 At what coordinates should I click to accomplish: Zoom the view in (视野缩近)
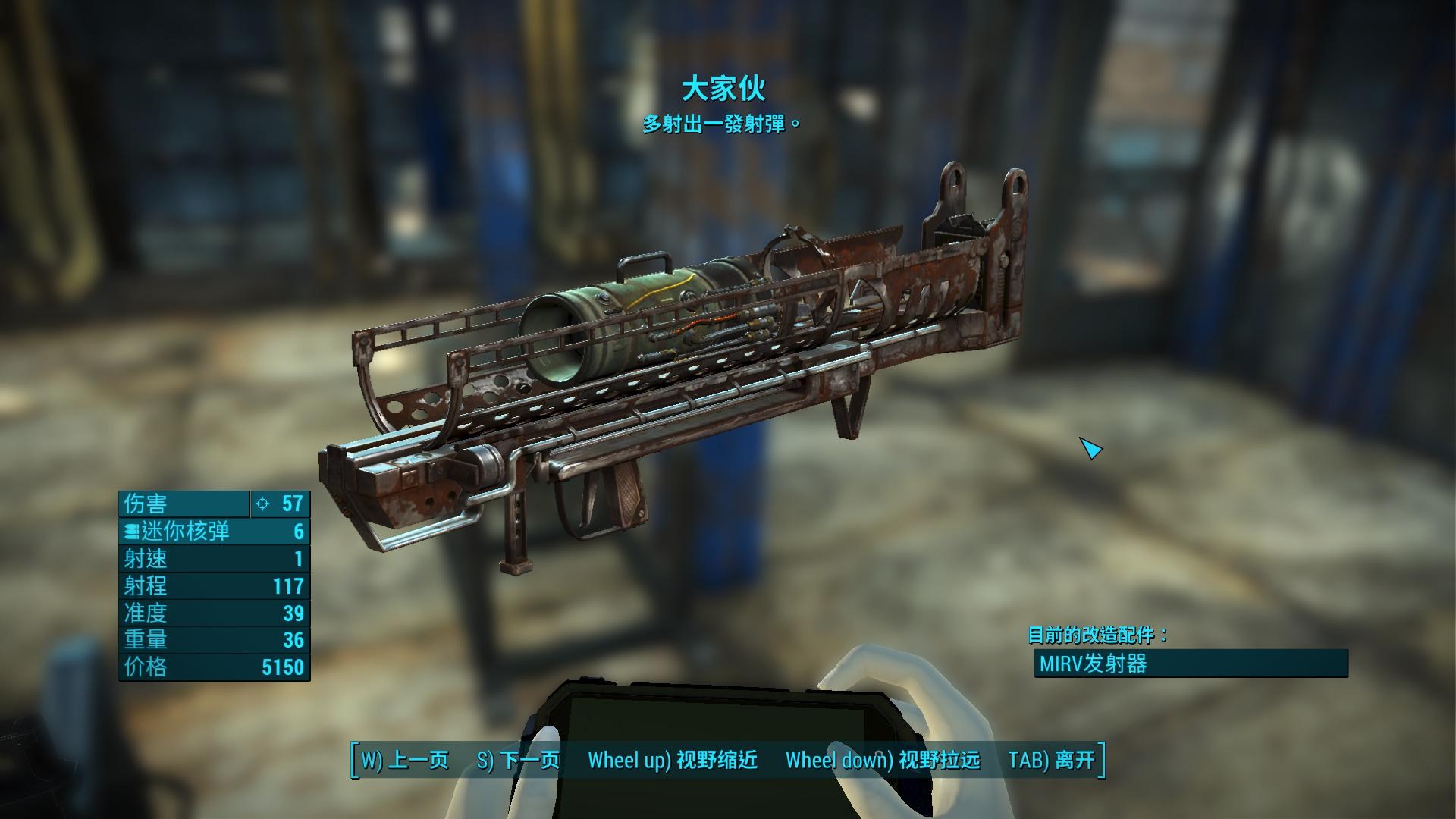tap(673, 760)
